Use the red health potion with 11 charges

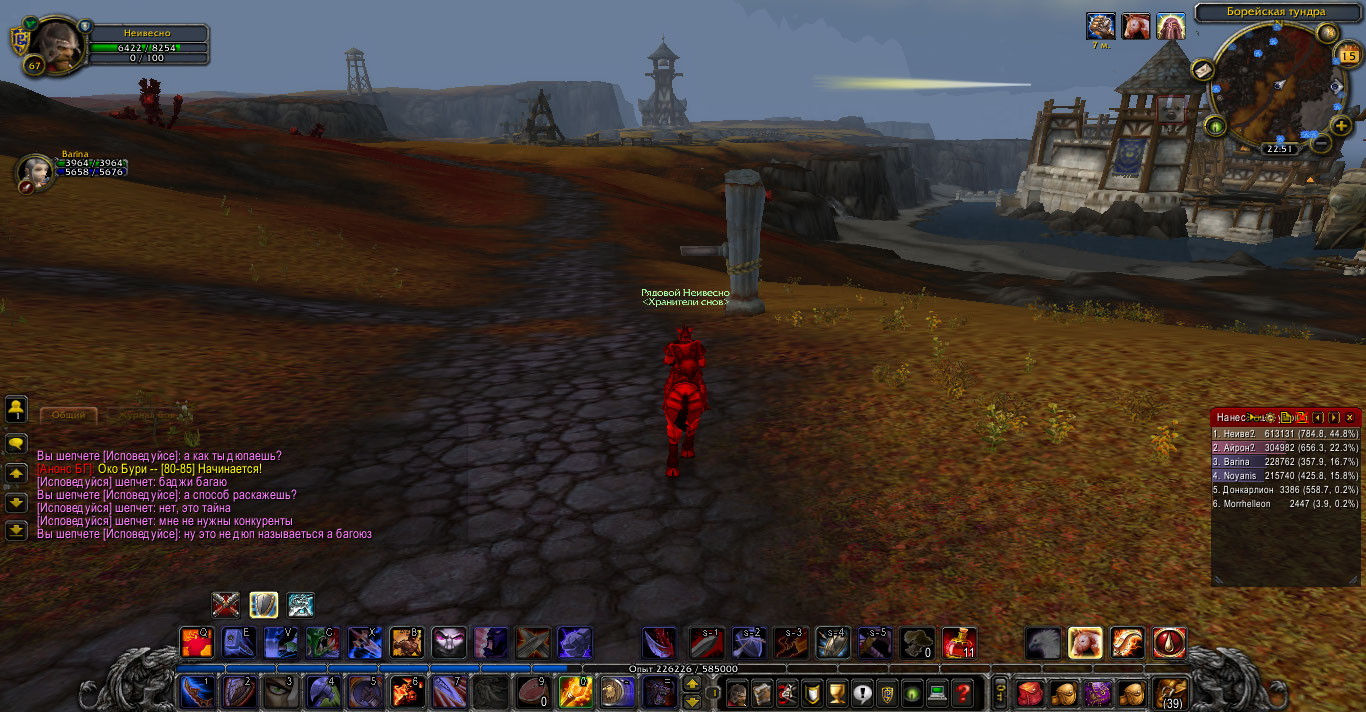pos(959,643)
